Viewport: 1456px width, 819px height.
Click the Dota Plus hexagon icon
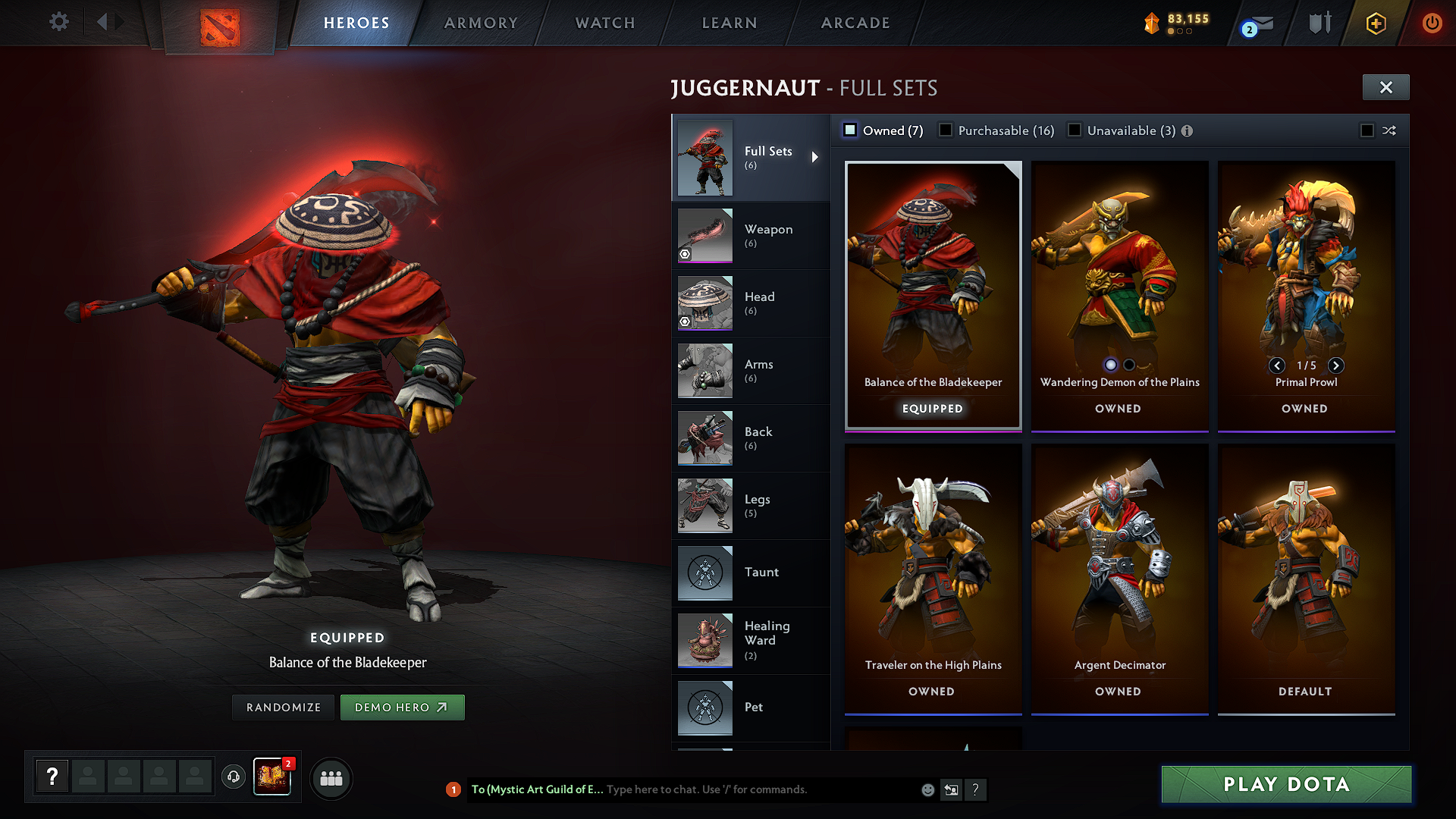pyautogui.click(x=1376, y=23)
